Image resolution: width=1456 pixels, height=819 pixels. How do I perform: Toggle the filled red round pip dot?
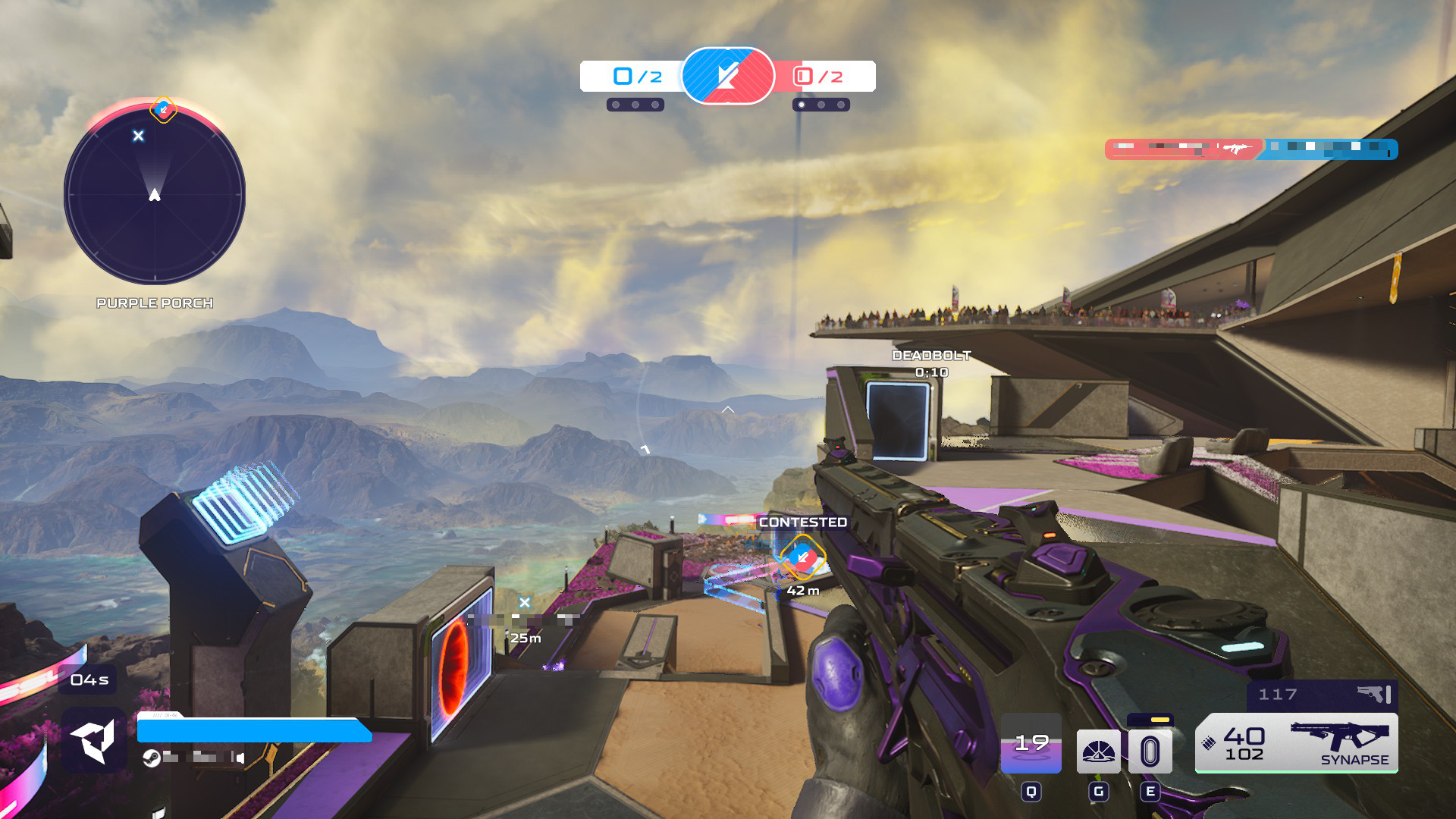point(802,105)
